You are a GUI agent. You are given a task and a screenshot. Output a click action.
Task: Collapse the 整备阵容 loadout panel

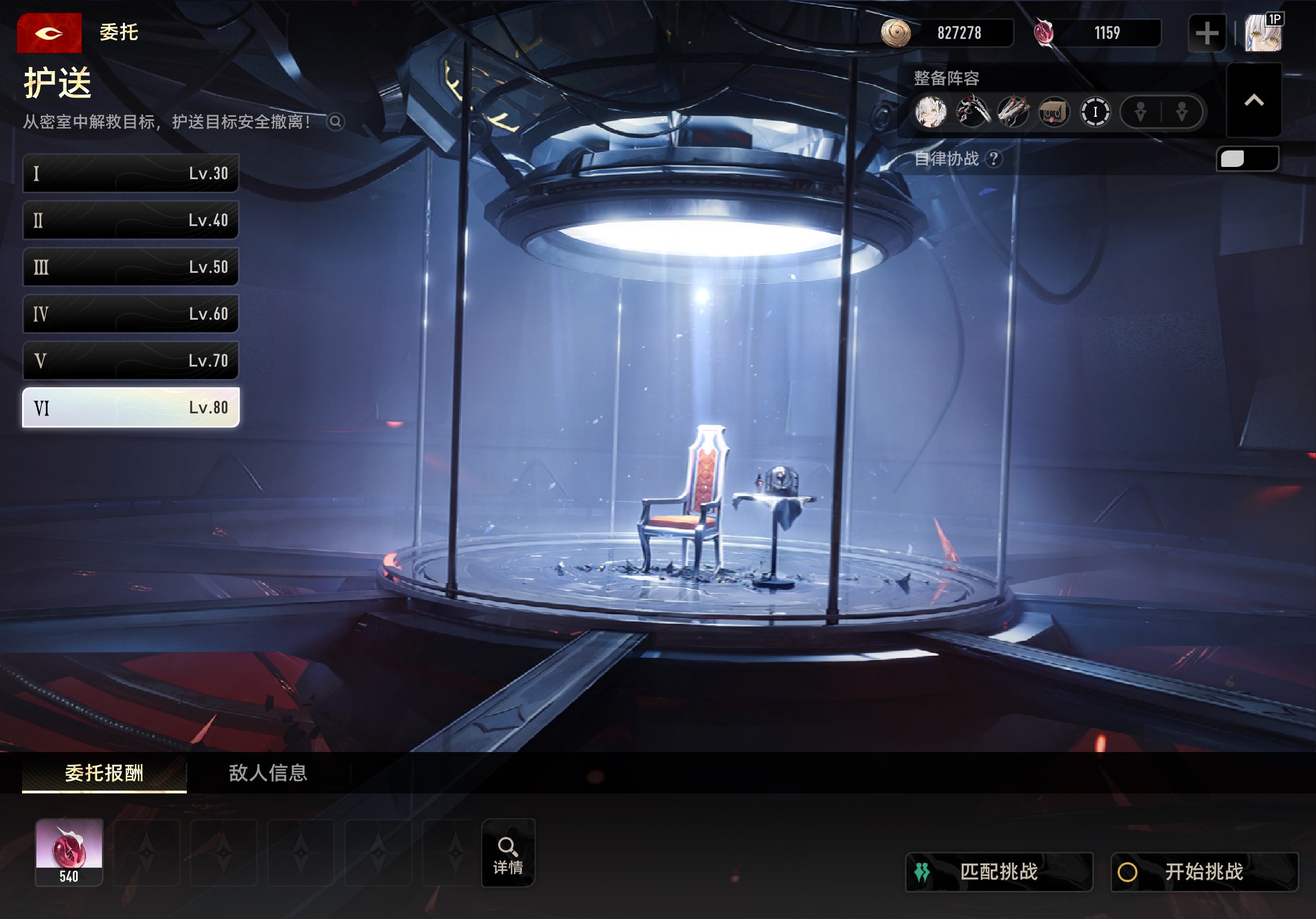(1254, 101)
